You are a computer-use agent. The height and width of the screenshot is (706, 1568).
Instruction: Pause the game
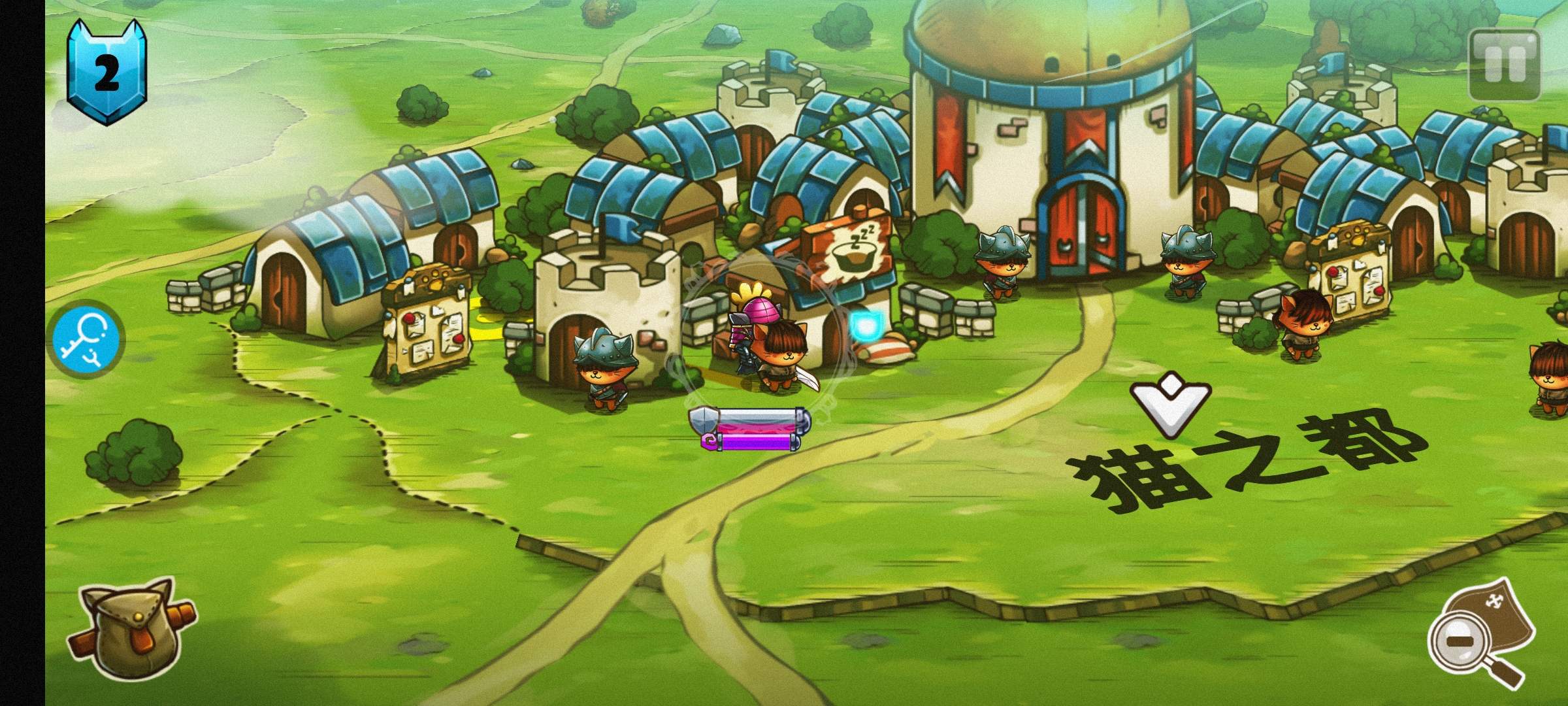click(1504, 65)
